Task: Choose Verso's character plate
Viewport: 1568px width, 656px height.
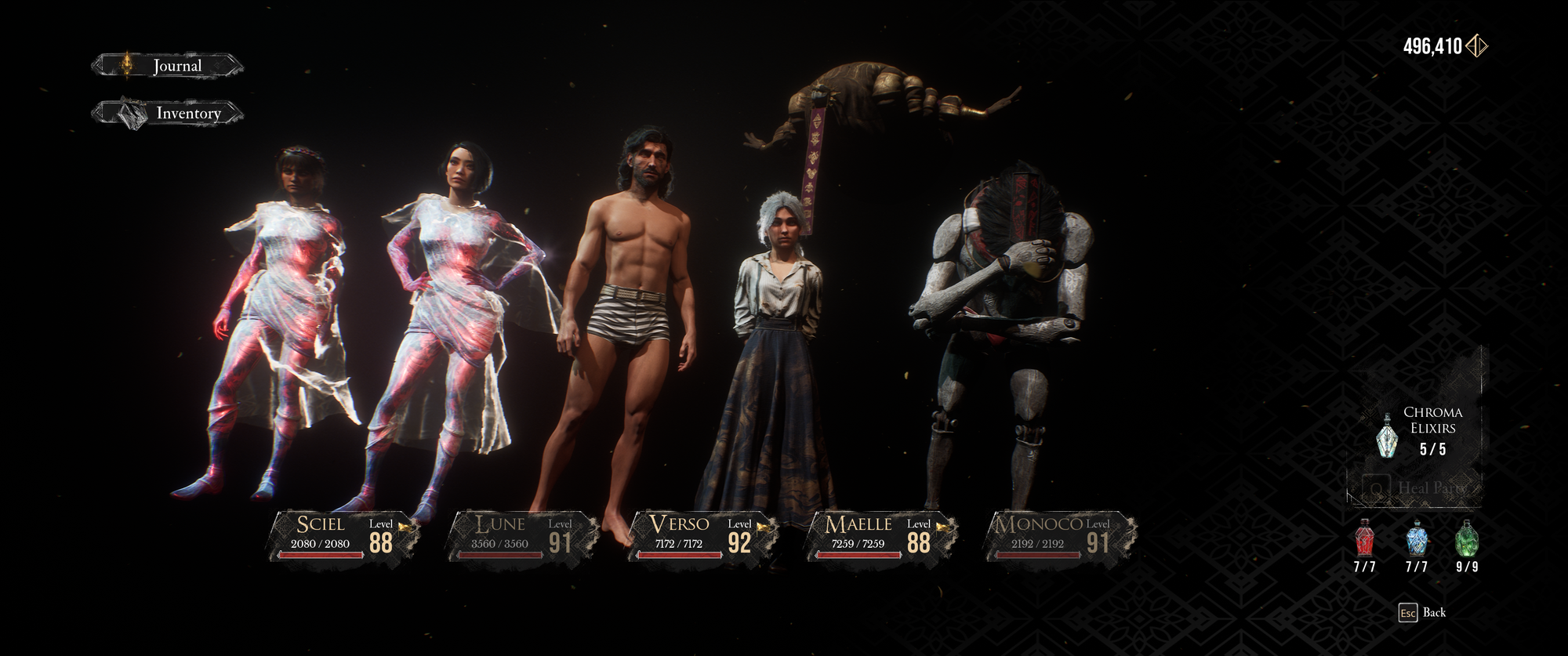Action: click(x=701, y=536)
